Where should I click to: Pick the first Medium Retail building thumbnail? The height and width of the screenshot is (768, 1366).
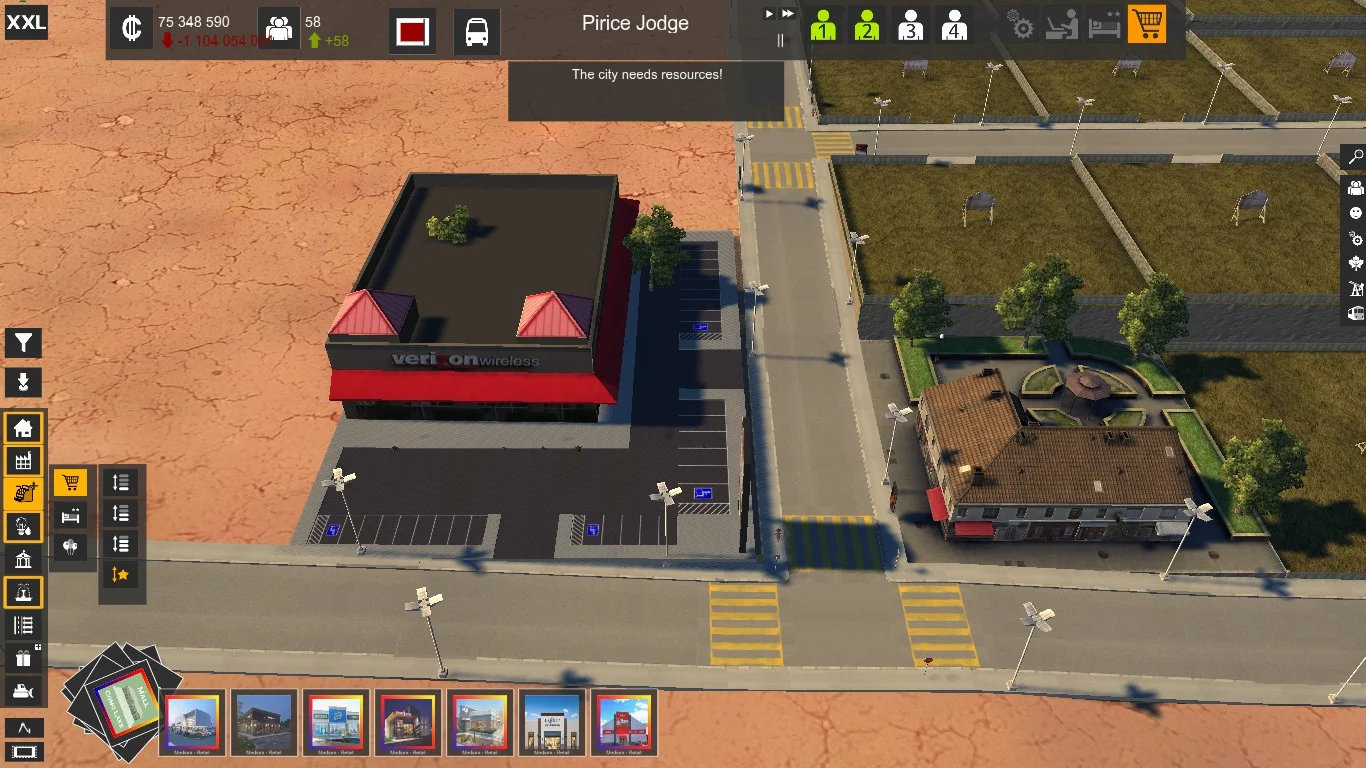(x=193, y=722)
